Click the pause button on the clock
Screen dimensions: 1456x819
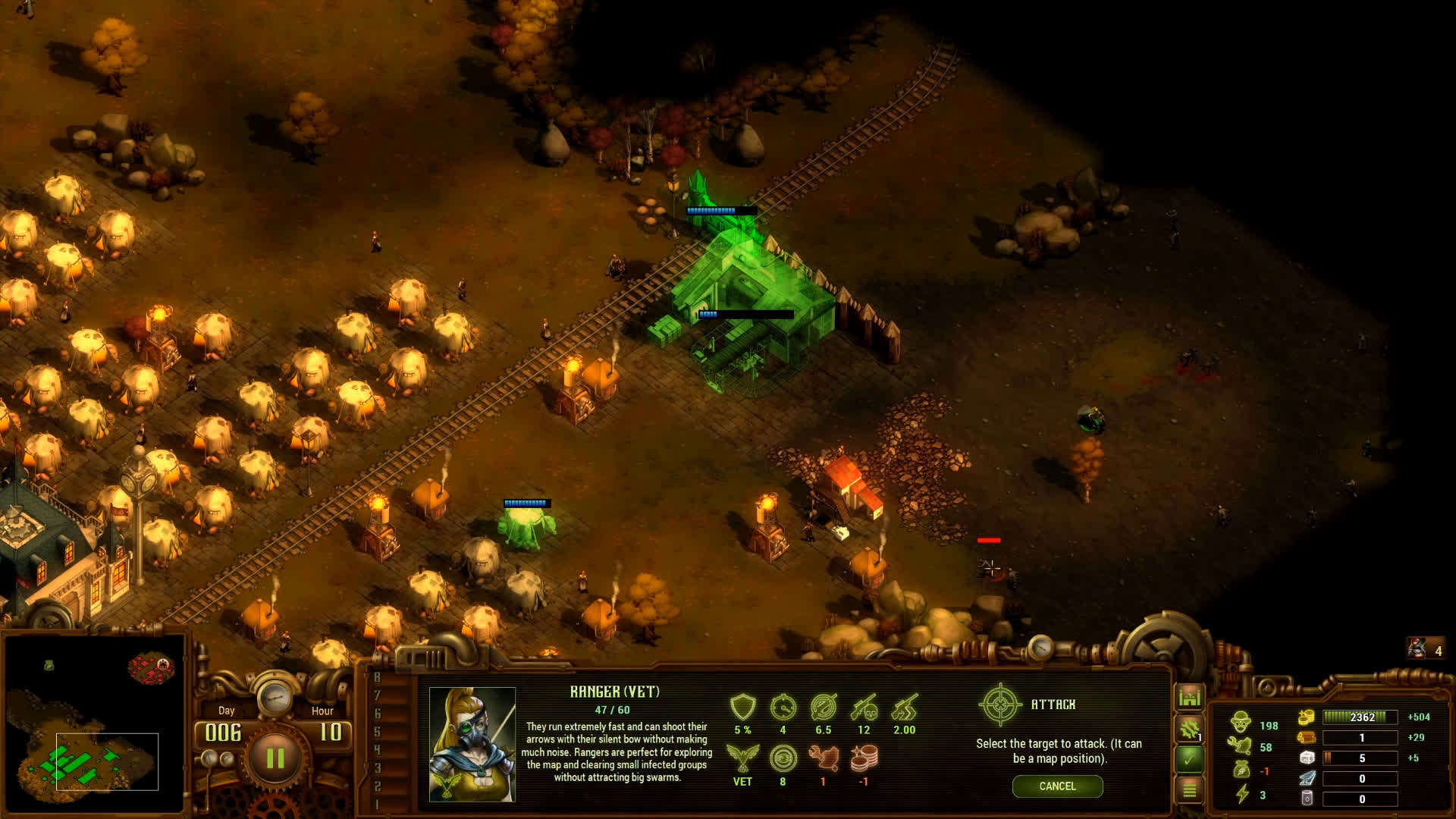point(275,758)
